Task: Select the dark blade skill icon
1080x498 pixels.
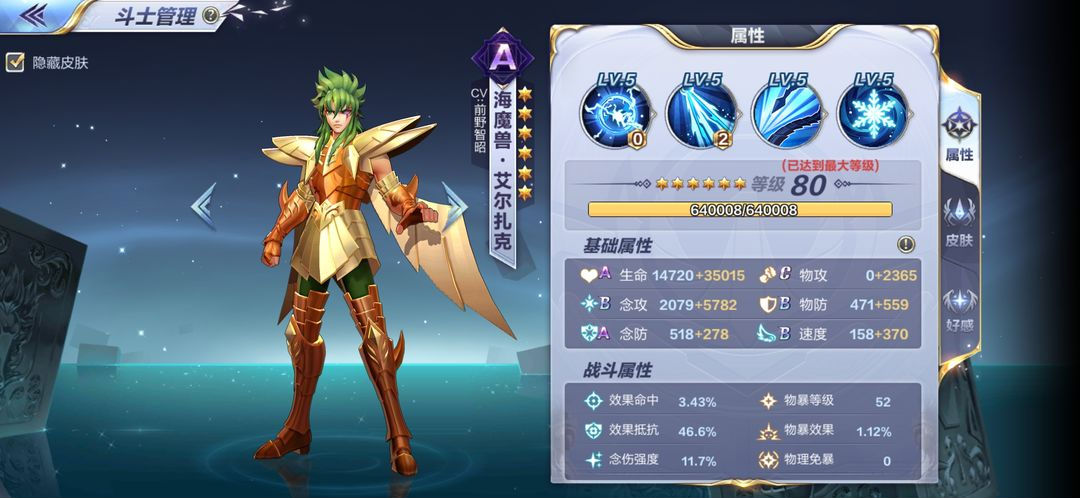Action: click(786, 110)
